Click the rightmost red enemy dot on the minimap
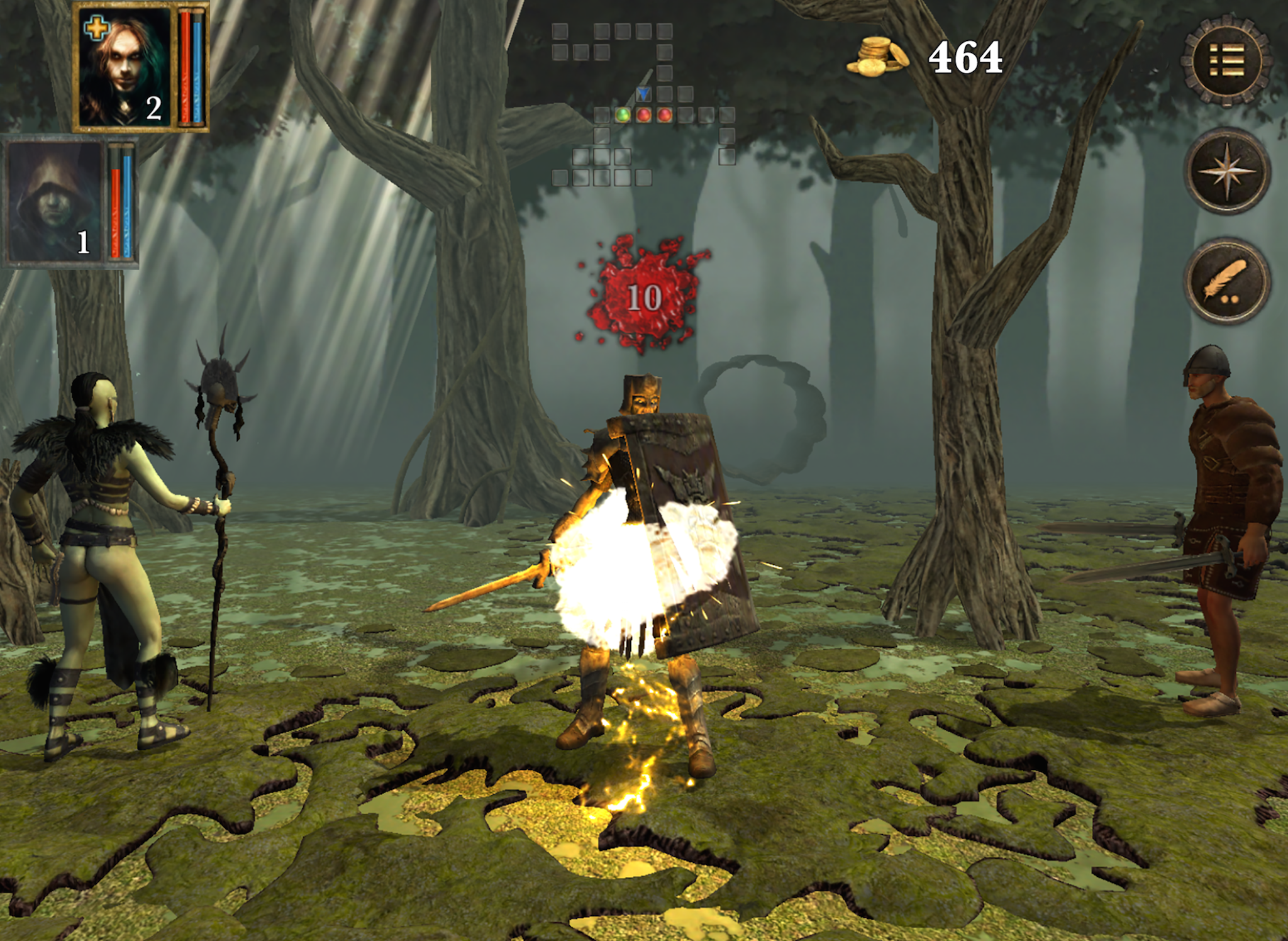This screenshot has height=941, width=1288. 664,115
